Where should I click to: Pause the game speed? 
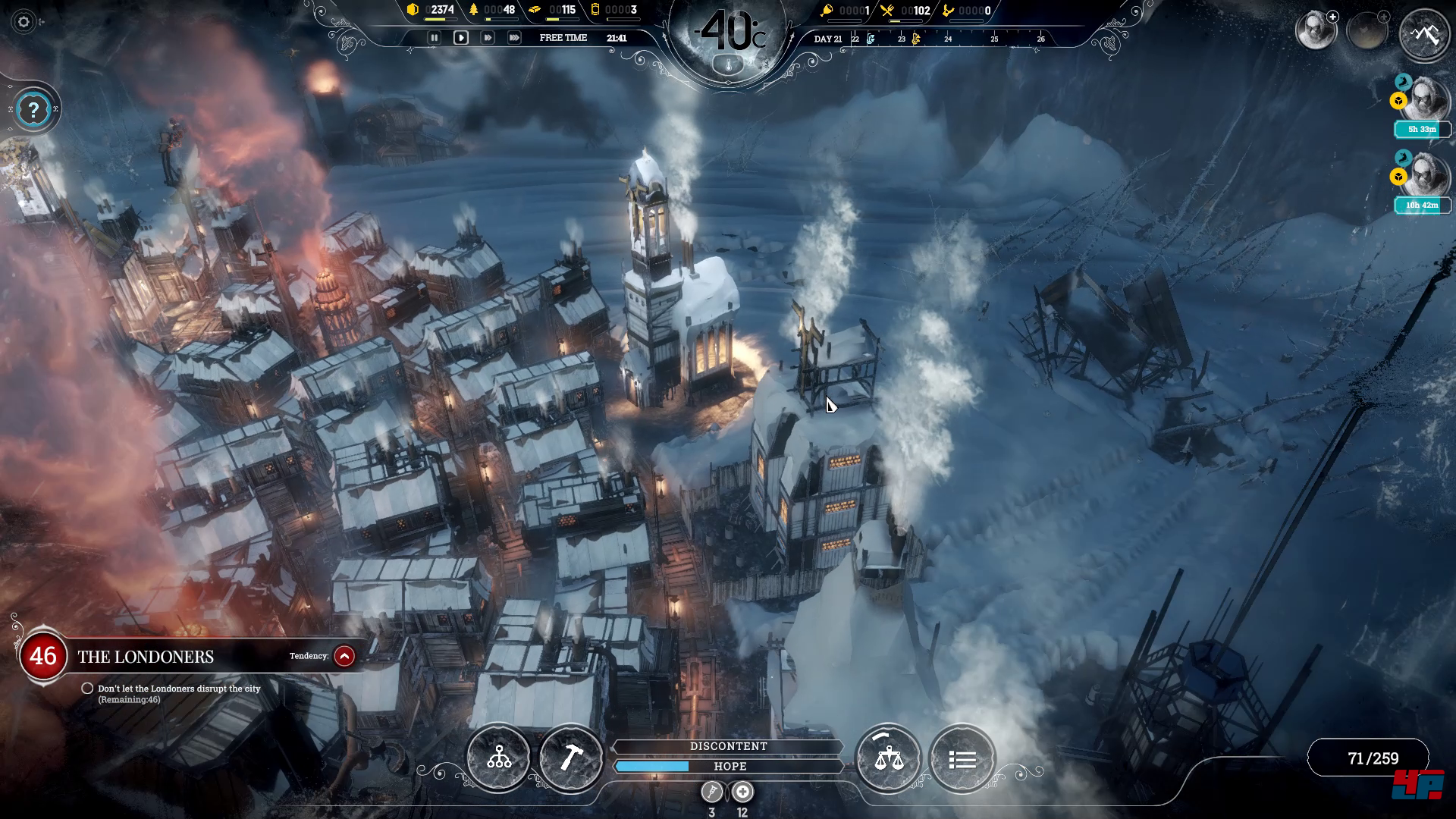tap(434, 38)
